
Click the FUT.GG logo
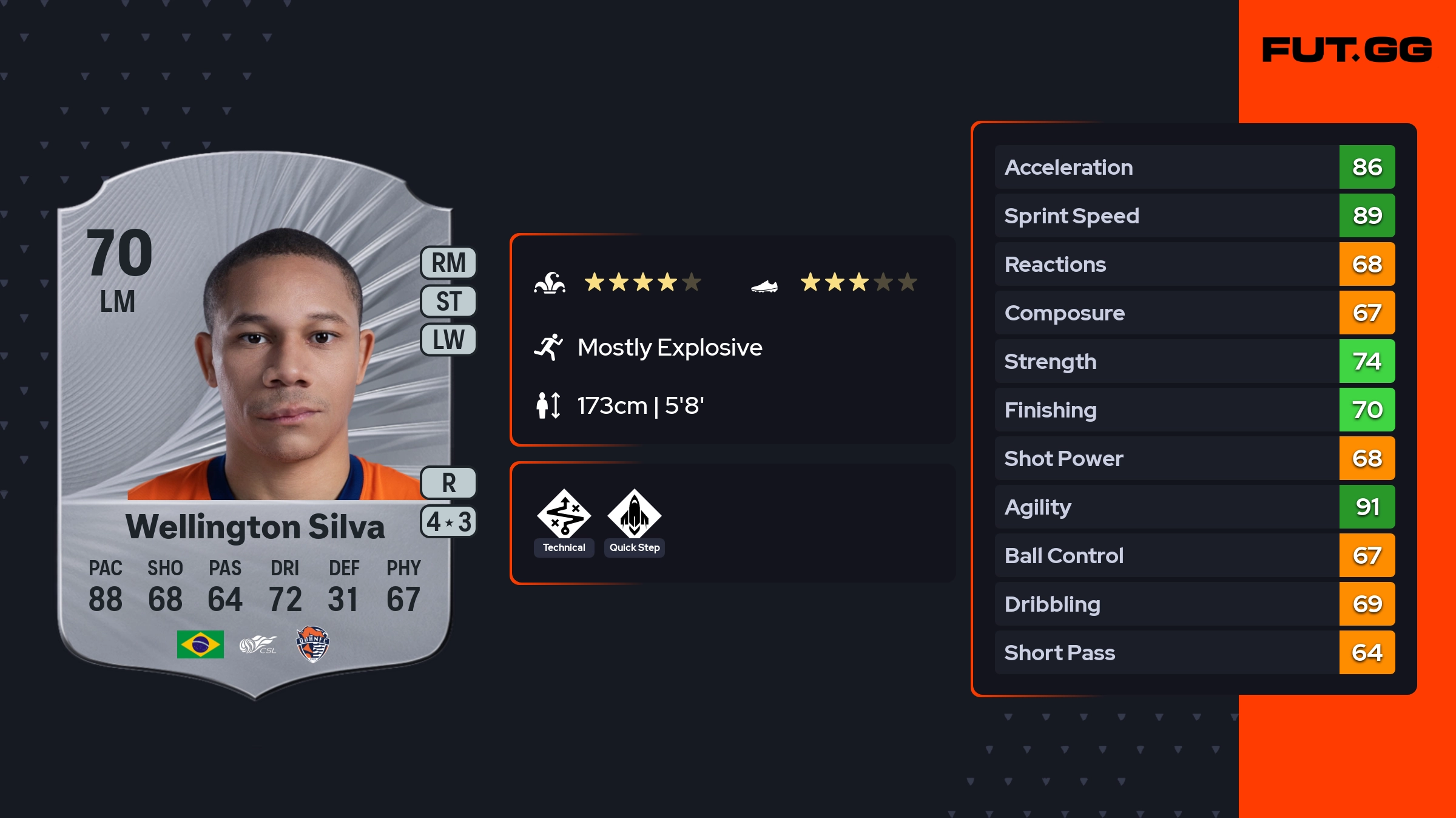point(1347,50)
